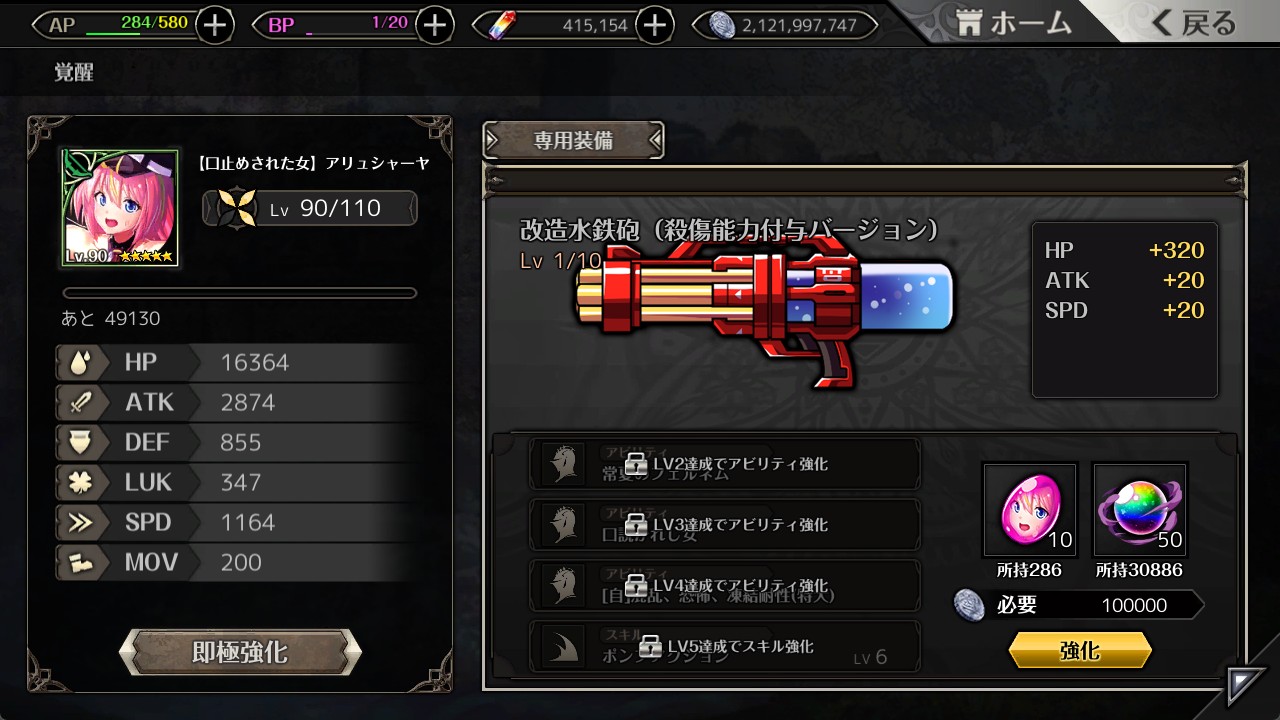The height and width of the screenshot is (720, 1280).
Task: View the LV4 locked ability row
Action: coord(724,585)
